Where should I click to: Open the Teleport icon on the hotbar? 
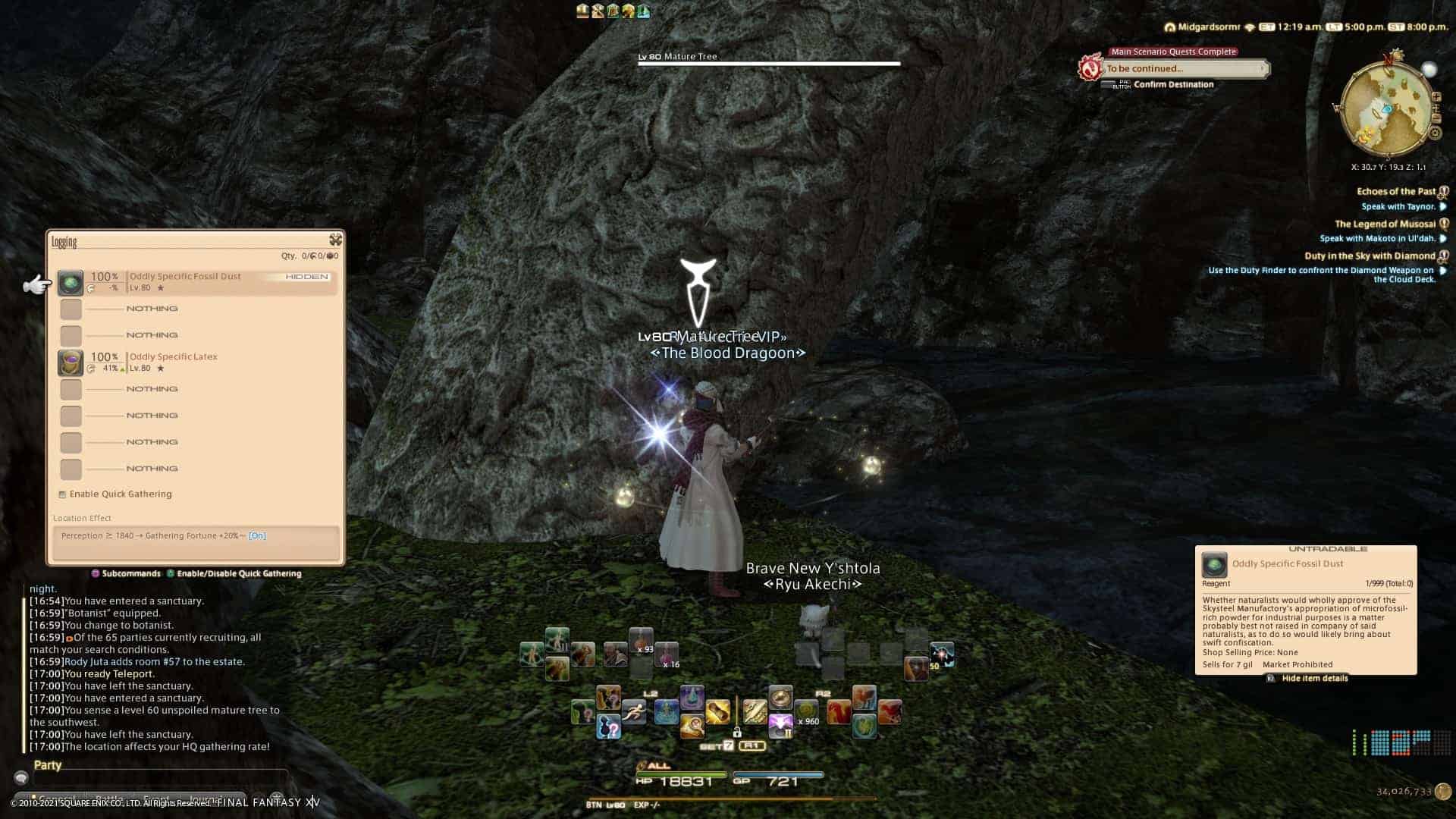point(692,696)
